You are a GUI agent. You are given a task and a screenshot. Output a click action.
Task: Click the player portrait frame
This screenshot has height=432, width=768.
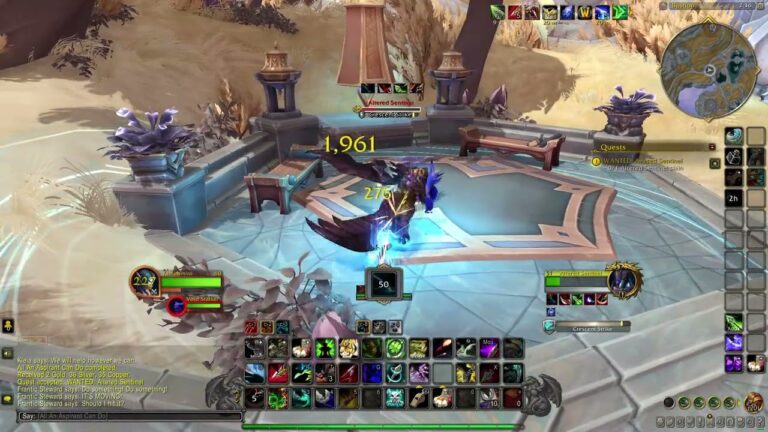(144, 281)
